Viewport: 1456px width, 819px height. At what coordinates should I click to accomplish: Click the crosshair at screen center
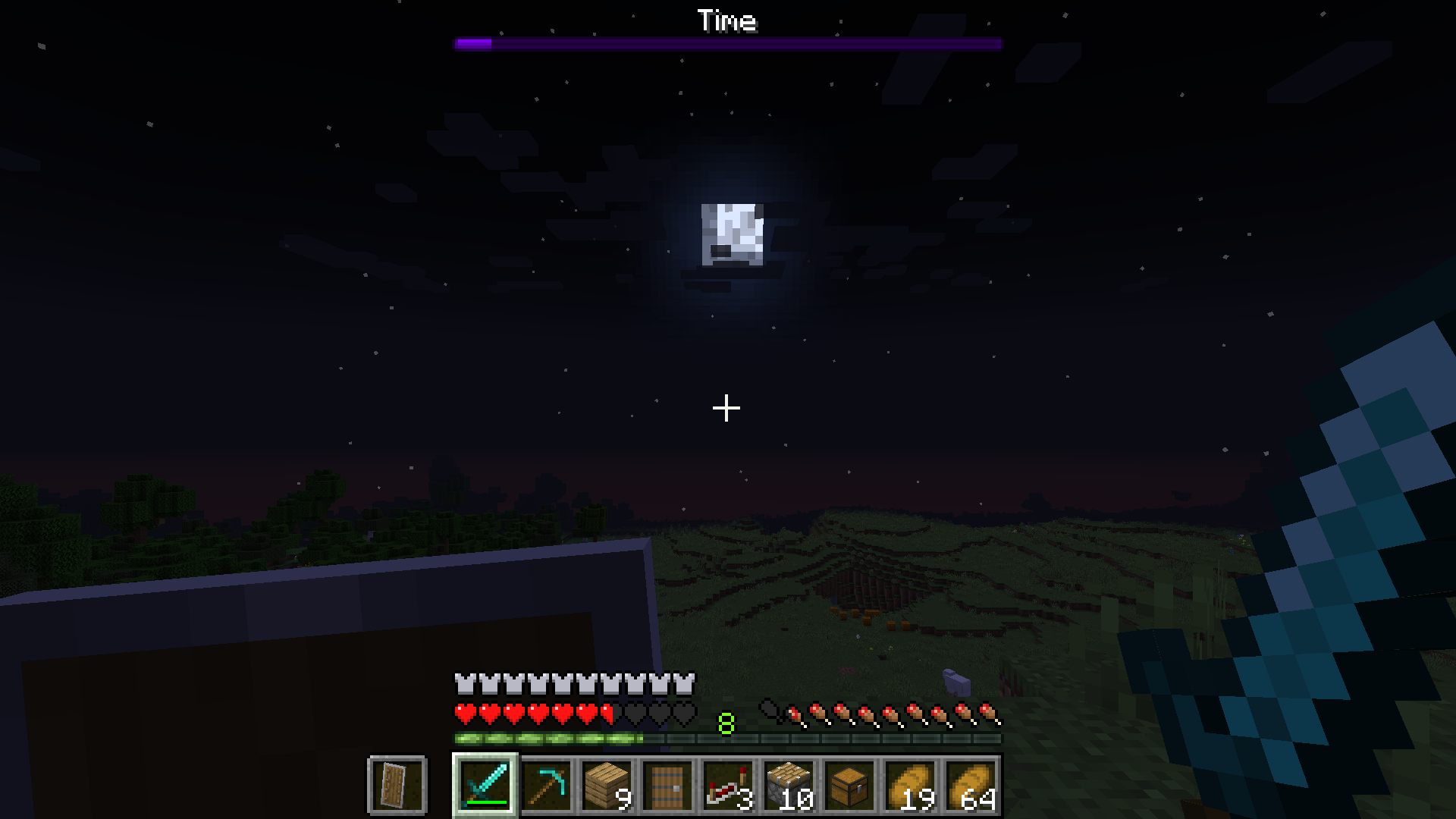726,408
